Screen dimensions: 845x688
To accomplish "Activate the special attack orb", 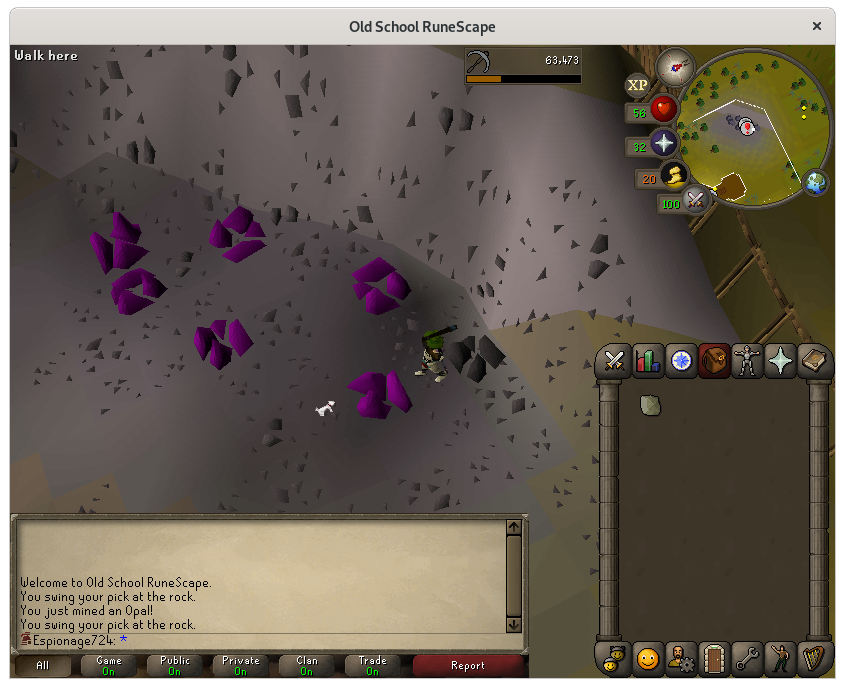I will pyautogui.click(x=694, y=201).
